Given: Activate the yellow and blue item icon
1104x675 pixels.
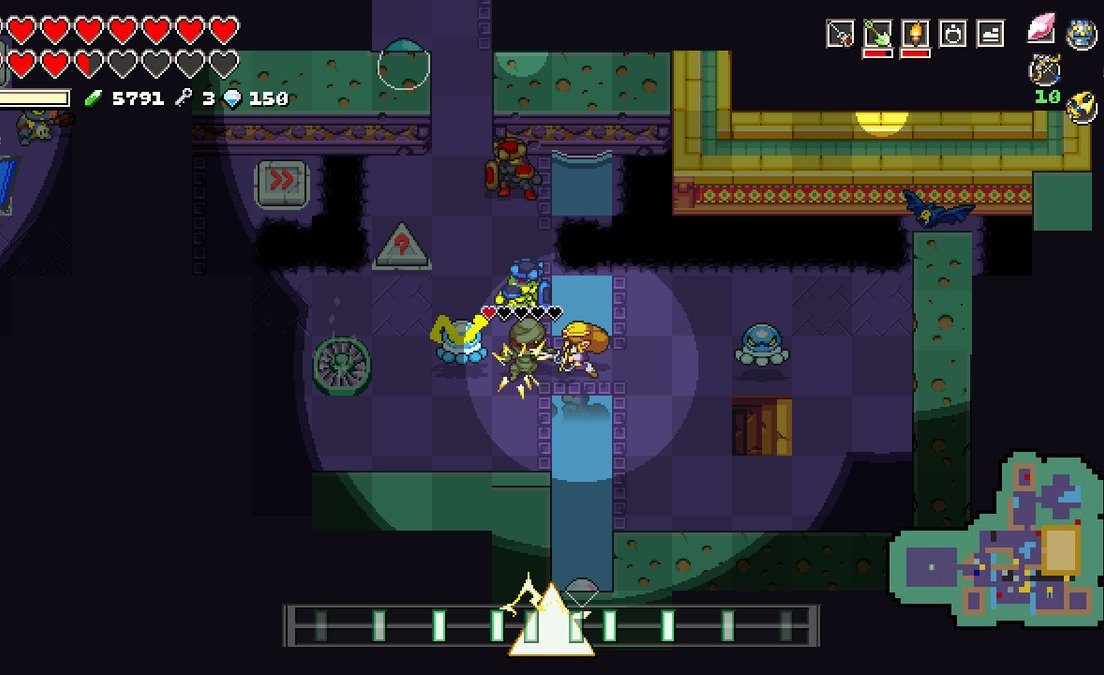Looking at the screenshot, I should (1081, 107).
